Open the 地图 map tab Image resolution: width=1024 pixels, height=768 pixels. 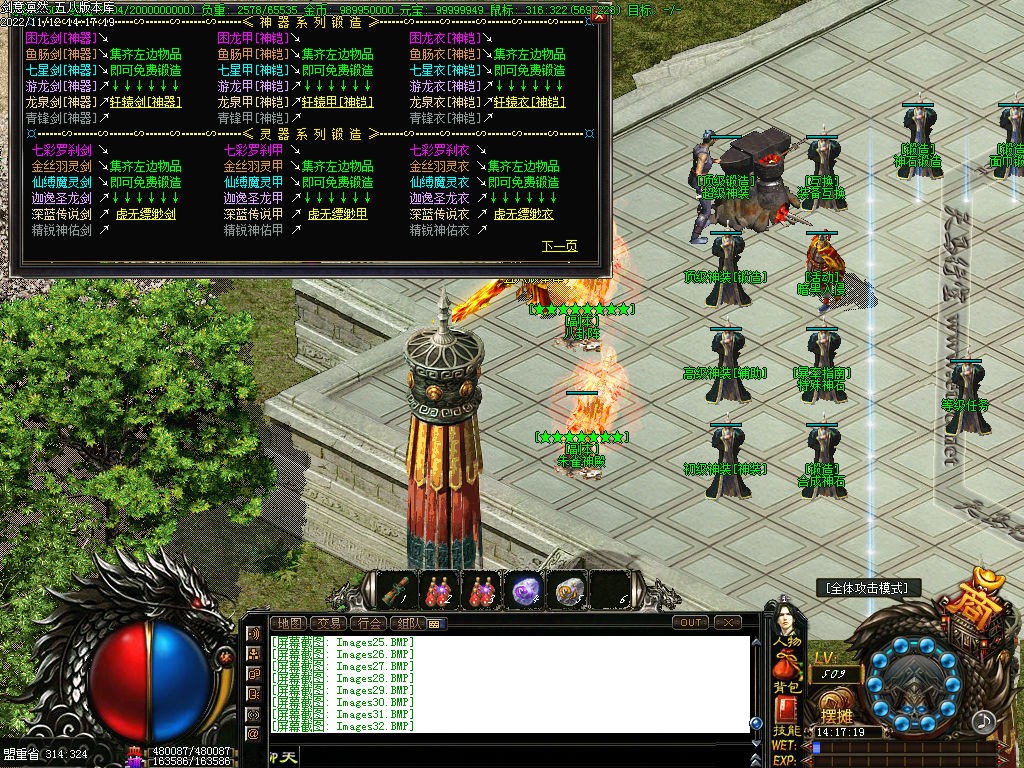289,623
